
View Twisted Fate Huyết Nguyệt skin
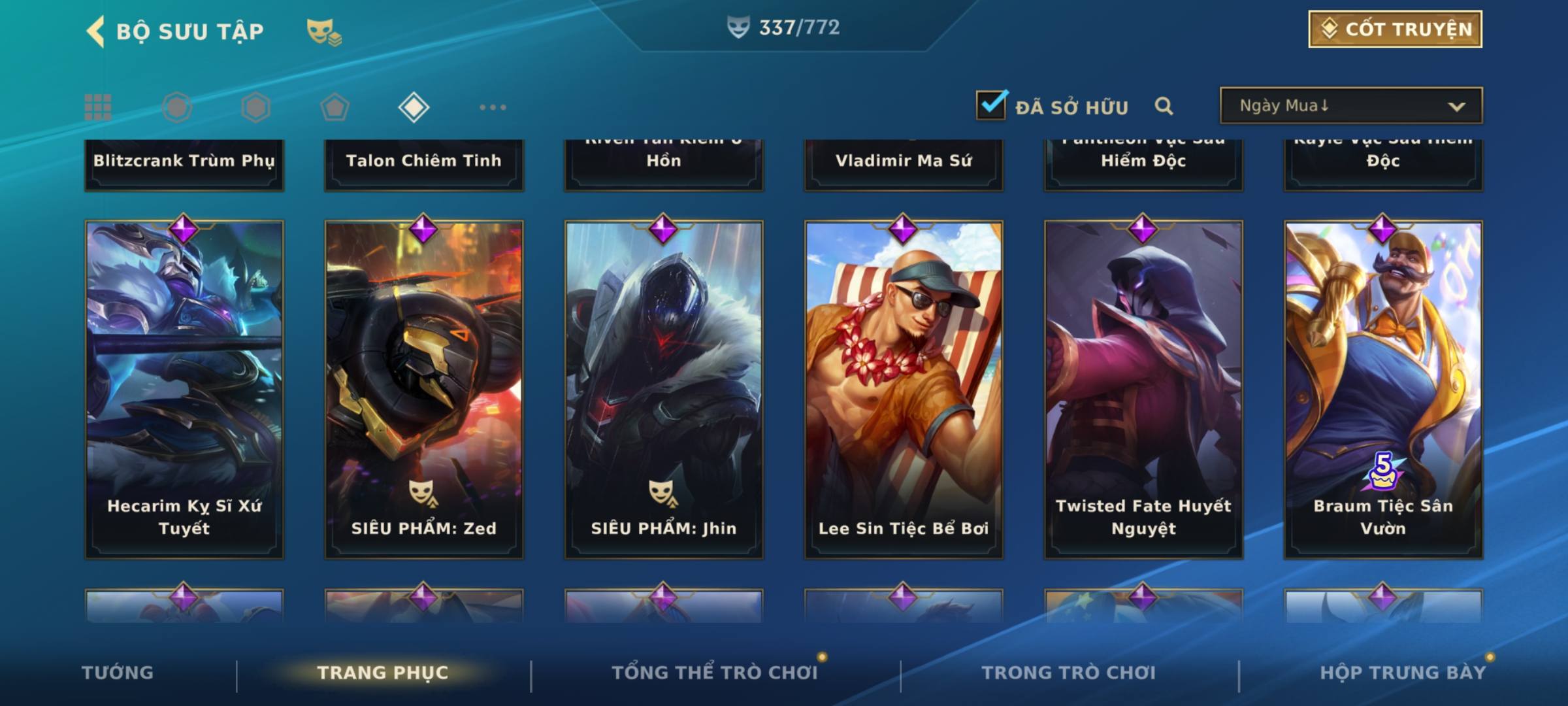pos(1143,389)
